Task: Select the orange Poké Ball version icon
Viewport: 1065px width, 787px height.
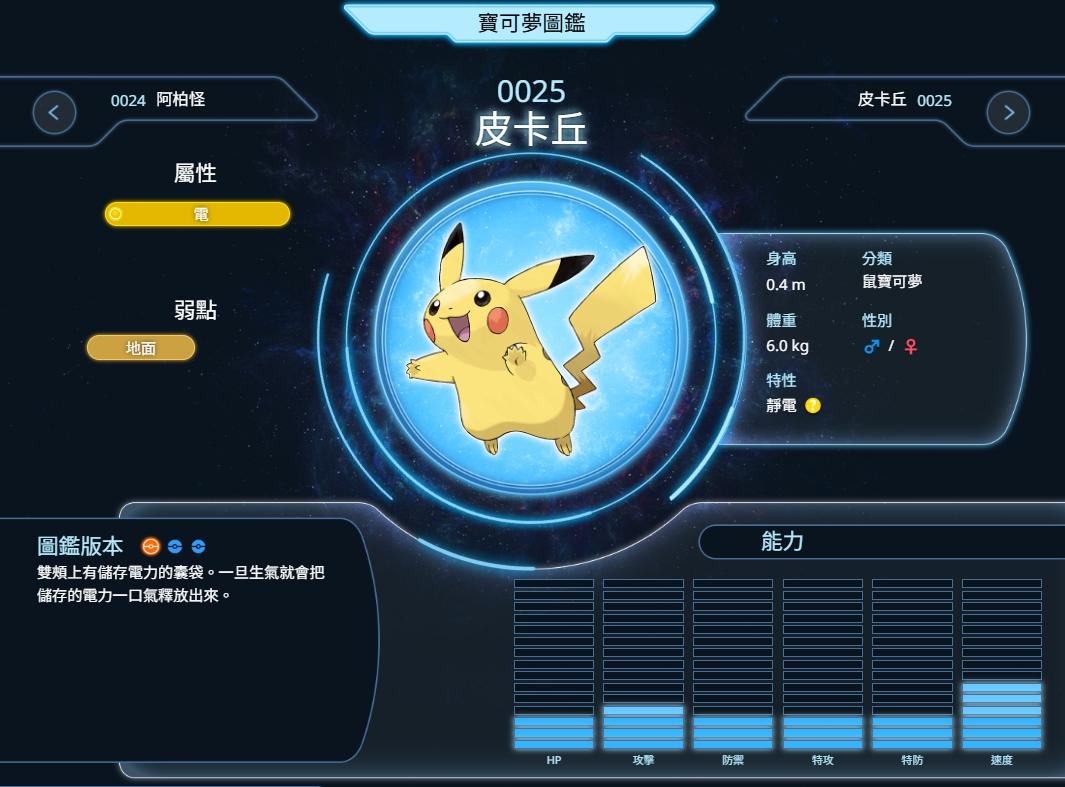Action: click(x=151, y=546)
